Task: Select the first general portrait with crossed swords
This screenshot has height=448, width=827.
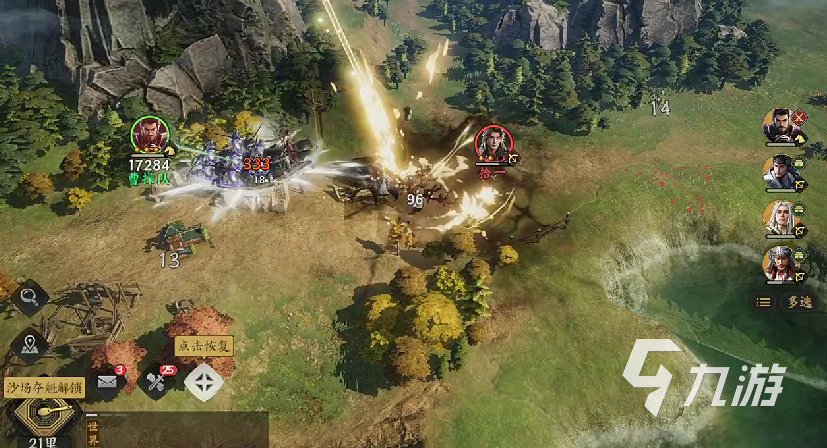Action: (782, 127)
